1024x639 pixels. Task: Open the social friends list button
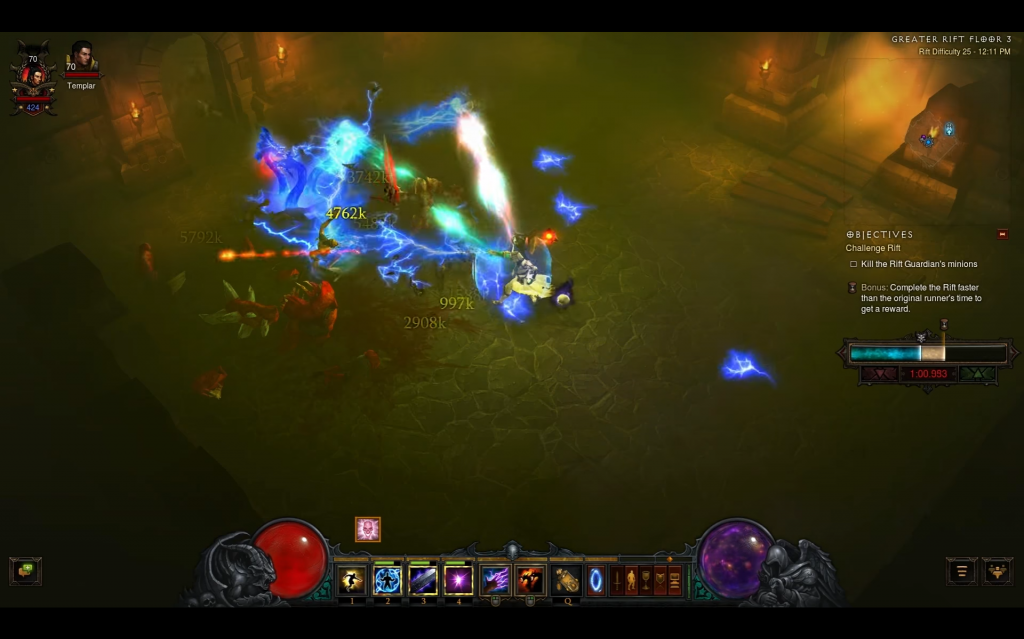tap(997, 571)
